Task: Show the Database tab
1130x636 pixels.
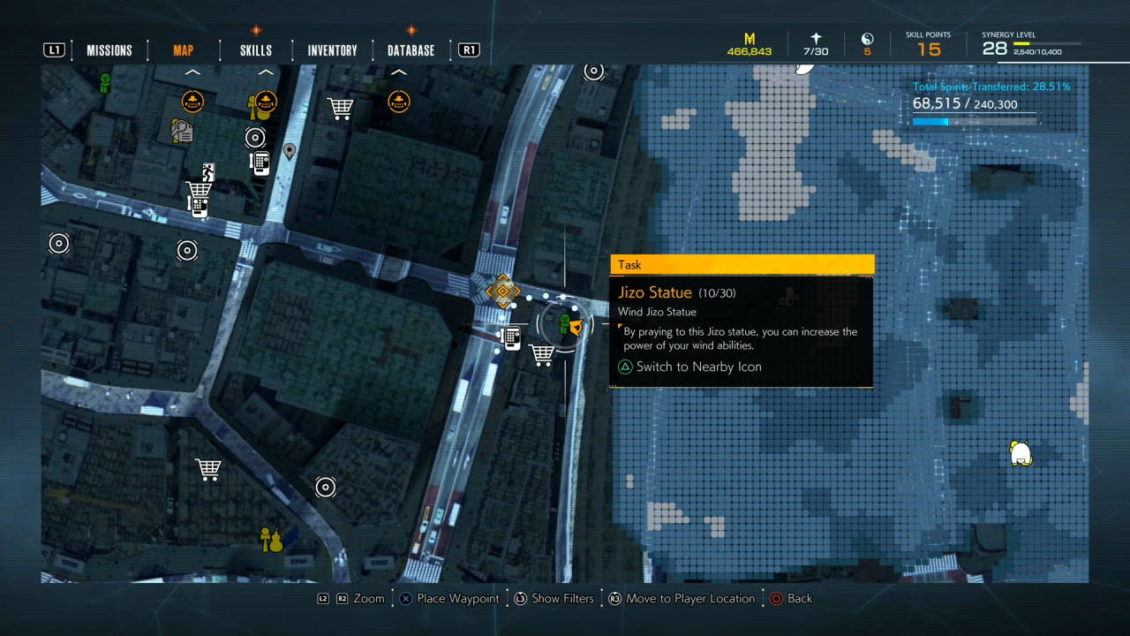Action: click(x=411, y=50)
